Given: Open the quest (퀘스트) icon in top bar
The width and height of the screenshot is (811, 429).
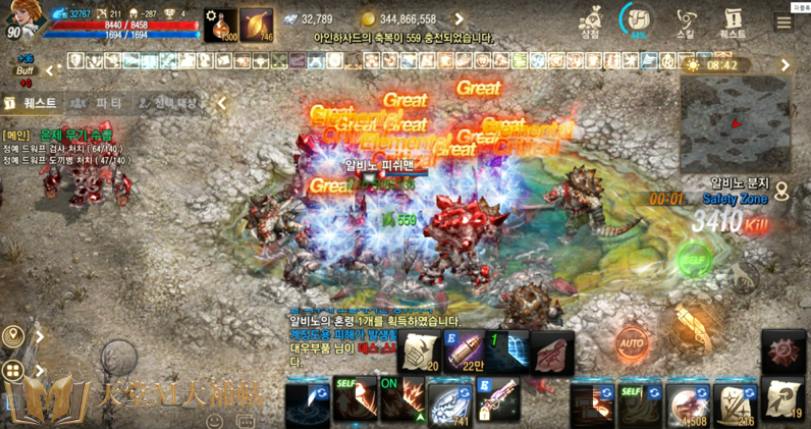Looking at the screenshot, I should [732, 21].
